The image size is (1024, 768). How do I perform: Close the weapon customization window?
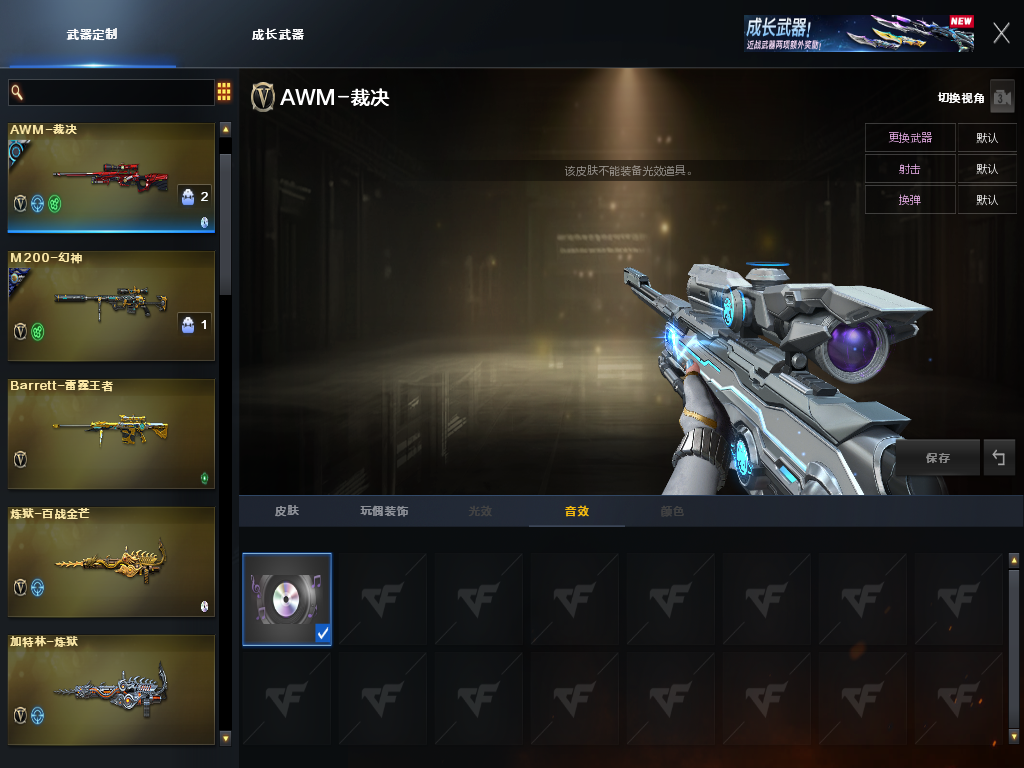pos(1001,33)
